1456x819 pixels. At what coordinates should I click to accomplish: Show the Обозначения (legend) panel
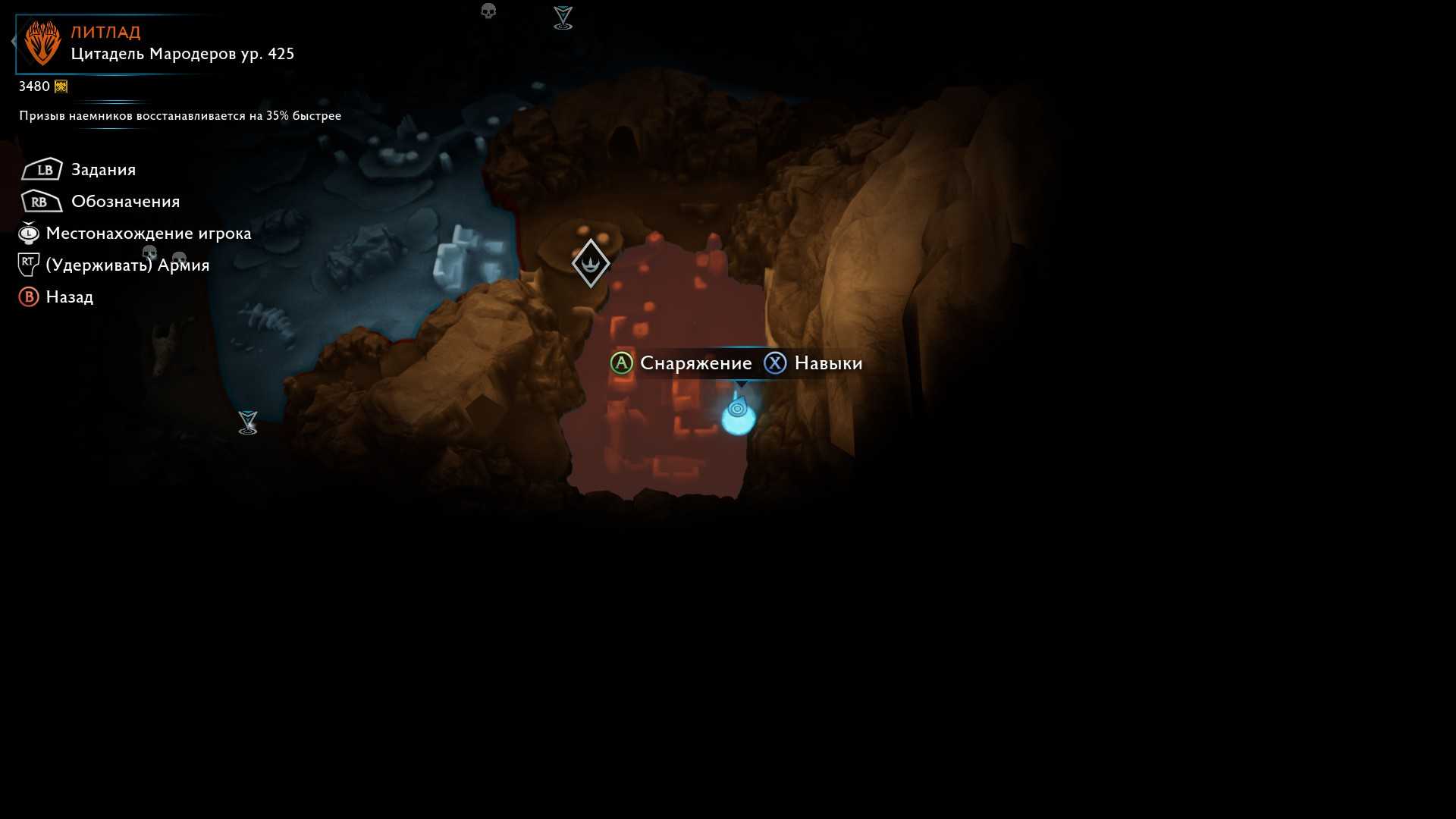click(x=125, y=202)
